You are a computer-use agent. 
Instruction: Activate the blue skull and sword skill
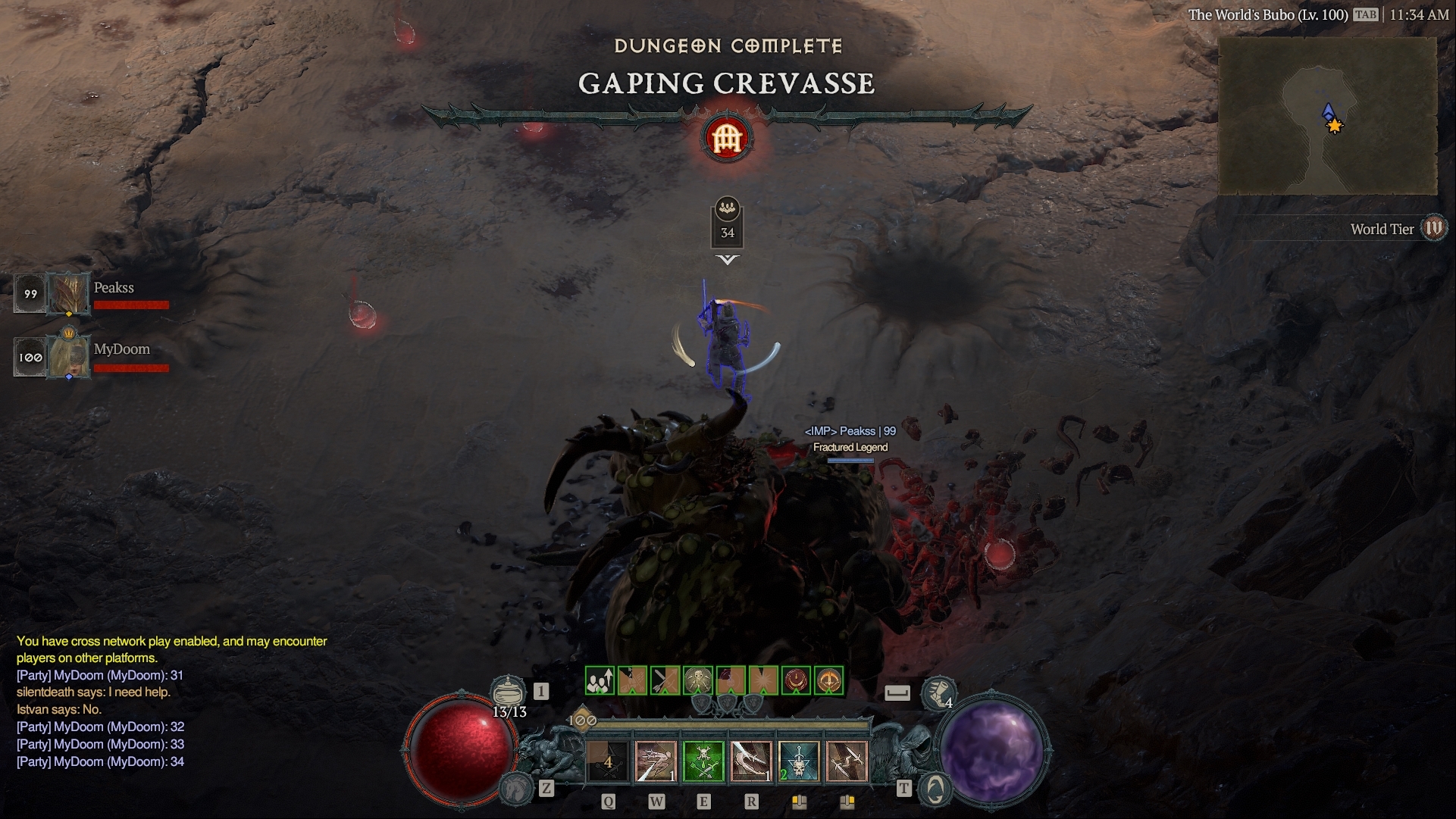point(799,761)
